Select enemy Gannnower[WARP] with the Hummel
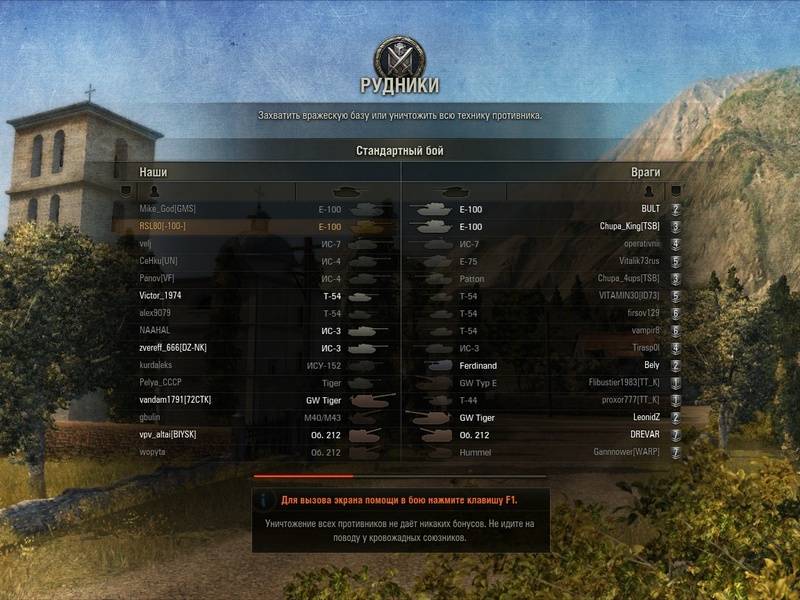 (626, 452)
